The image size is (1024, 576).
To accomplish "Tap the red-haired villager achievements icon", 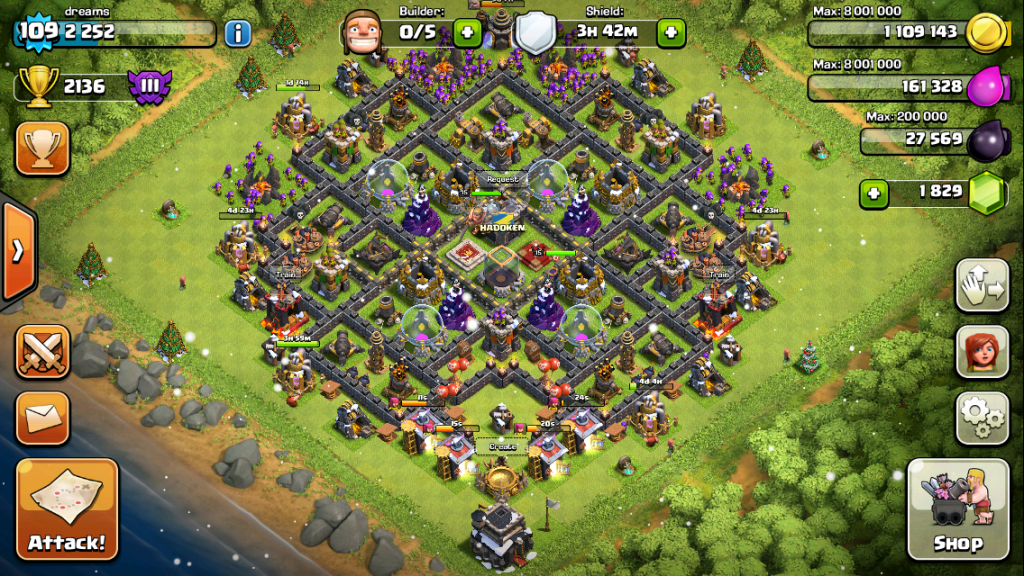I will pos(982,351).
